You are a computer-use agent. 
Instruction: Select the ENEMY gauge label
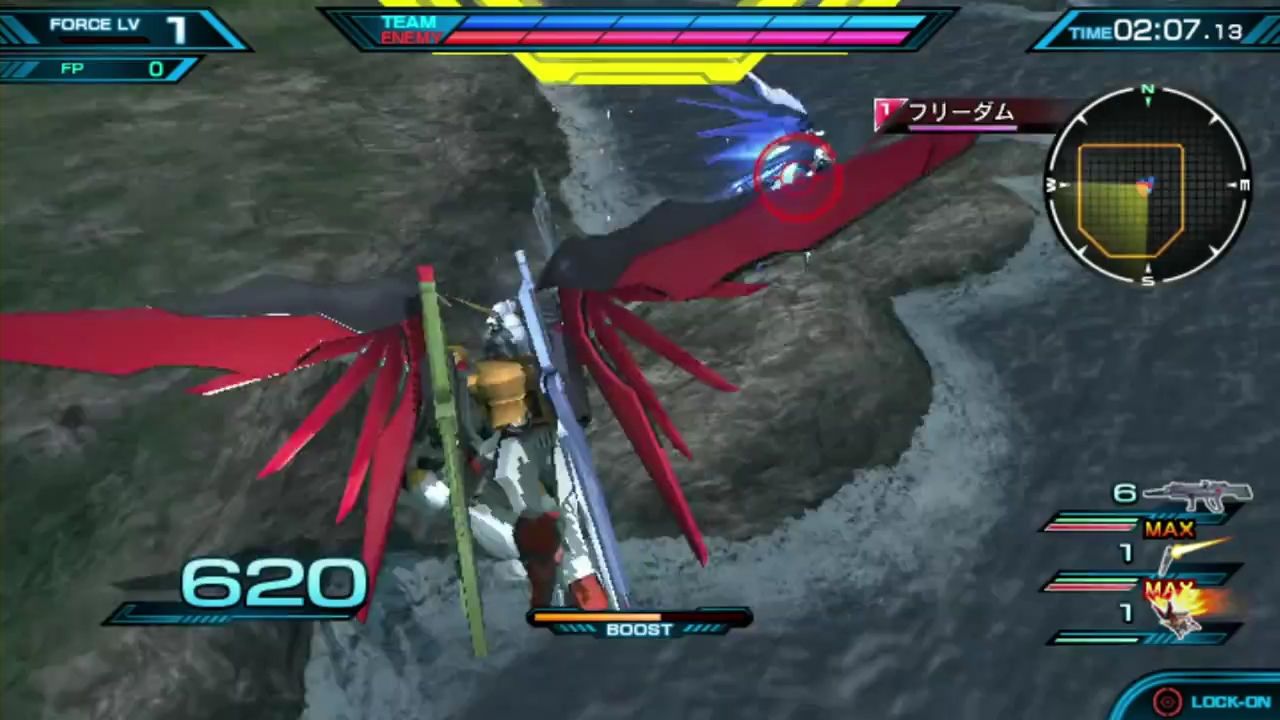click(x=413, y=37)
